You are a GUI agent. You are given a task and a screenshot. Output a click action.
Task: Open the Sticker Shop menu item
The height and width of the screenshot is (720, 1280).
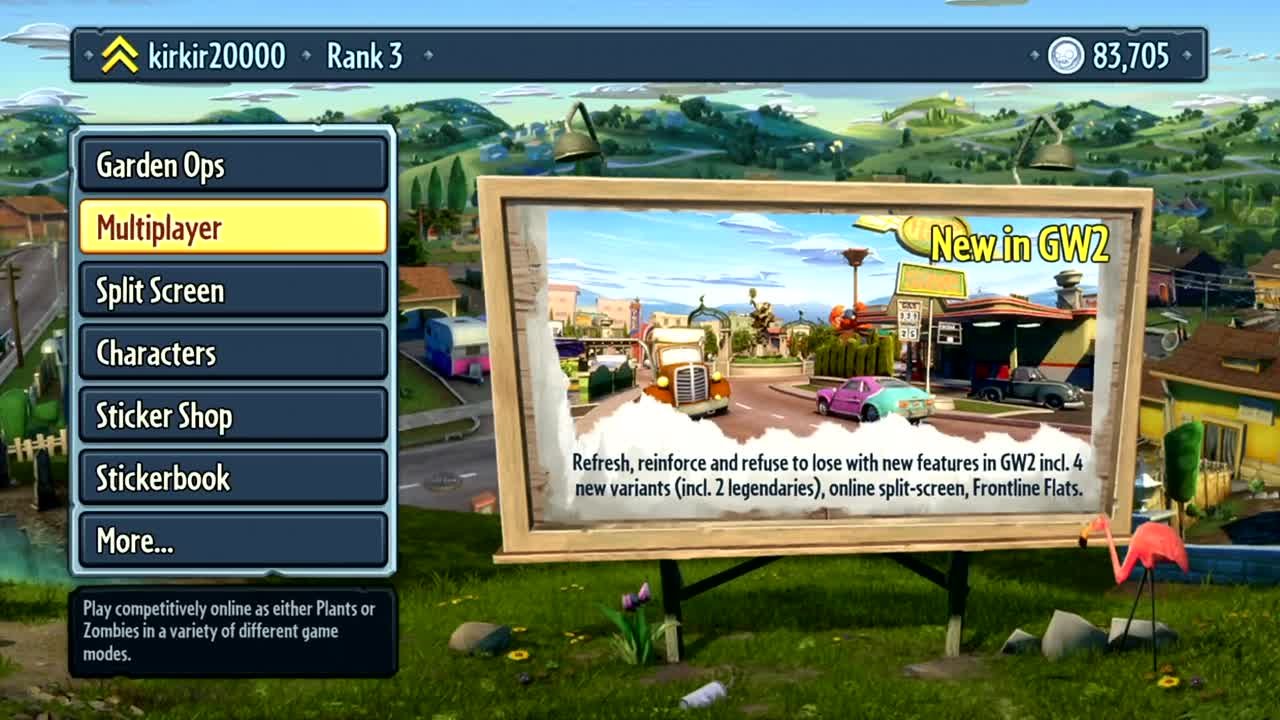pyautogui.click(x=232, y=416)
